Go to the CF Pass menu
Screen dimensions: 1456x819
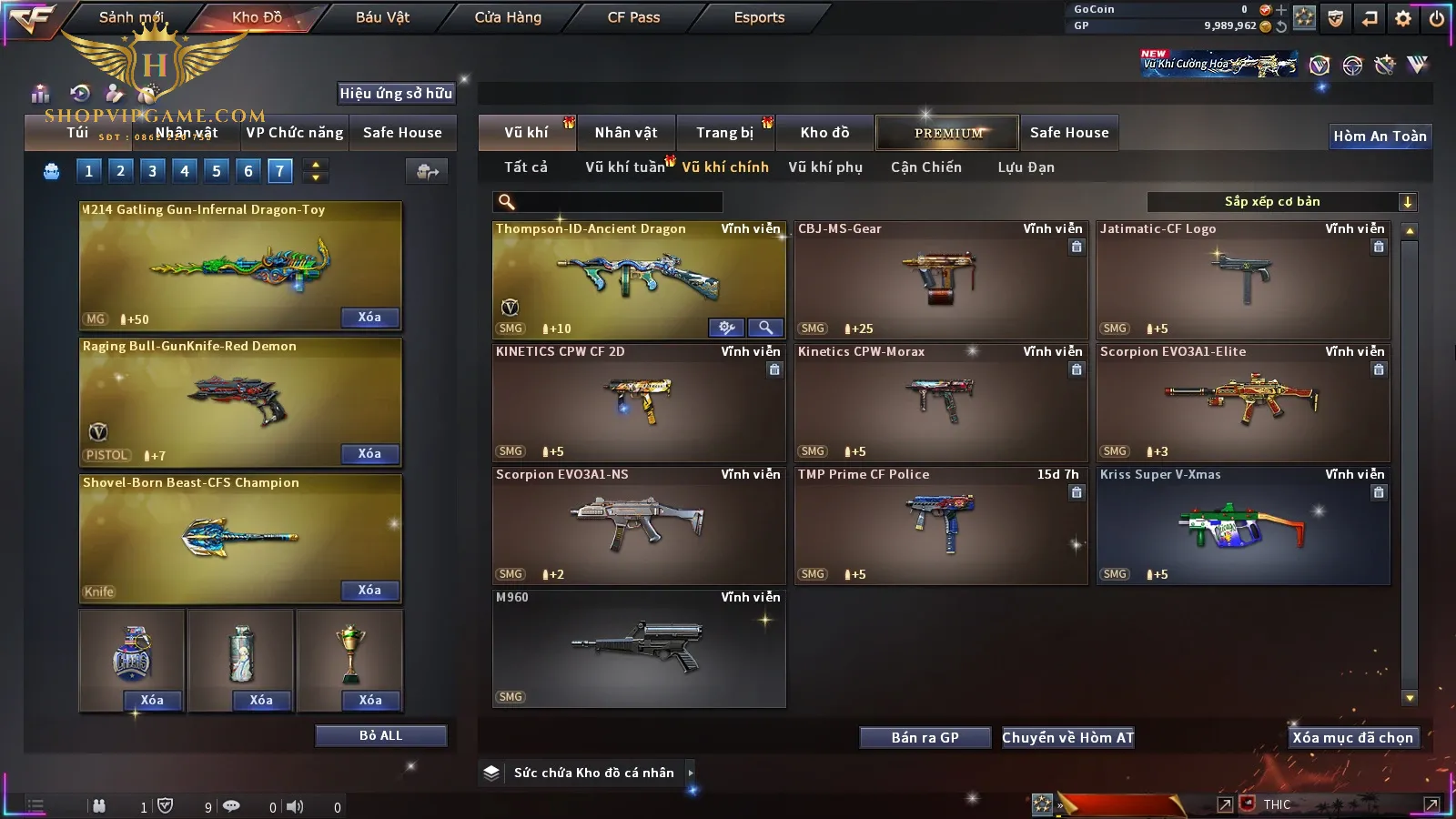click(x=633, y=17)
